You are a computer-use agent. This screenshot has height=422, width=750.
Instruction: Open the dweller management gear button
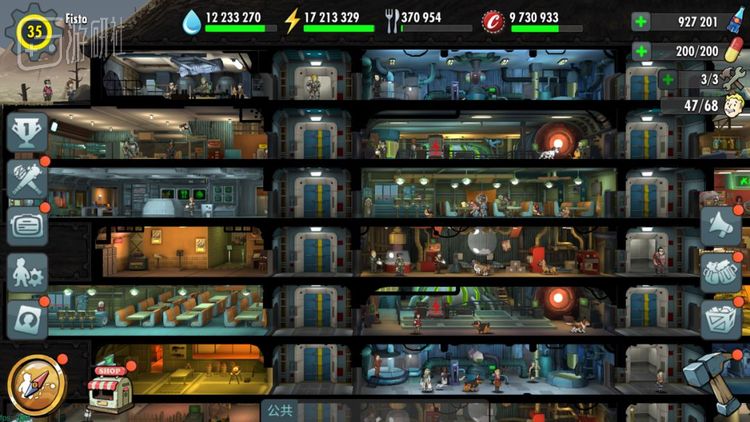click(x=26, y=273)
